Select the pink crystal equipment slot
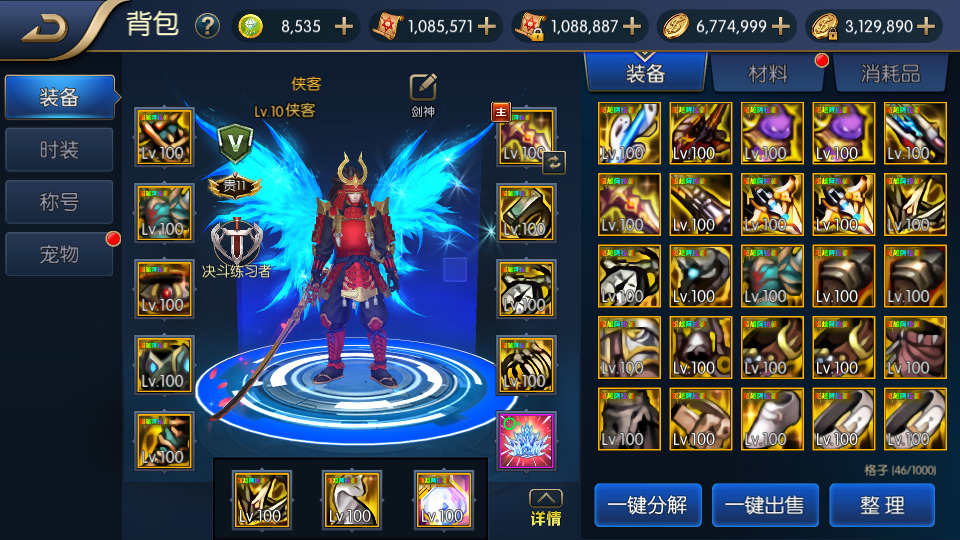 tap(526, 441)
